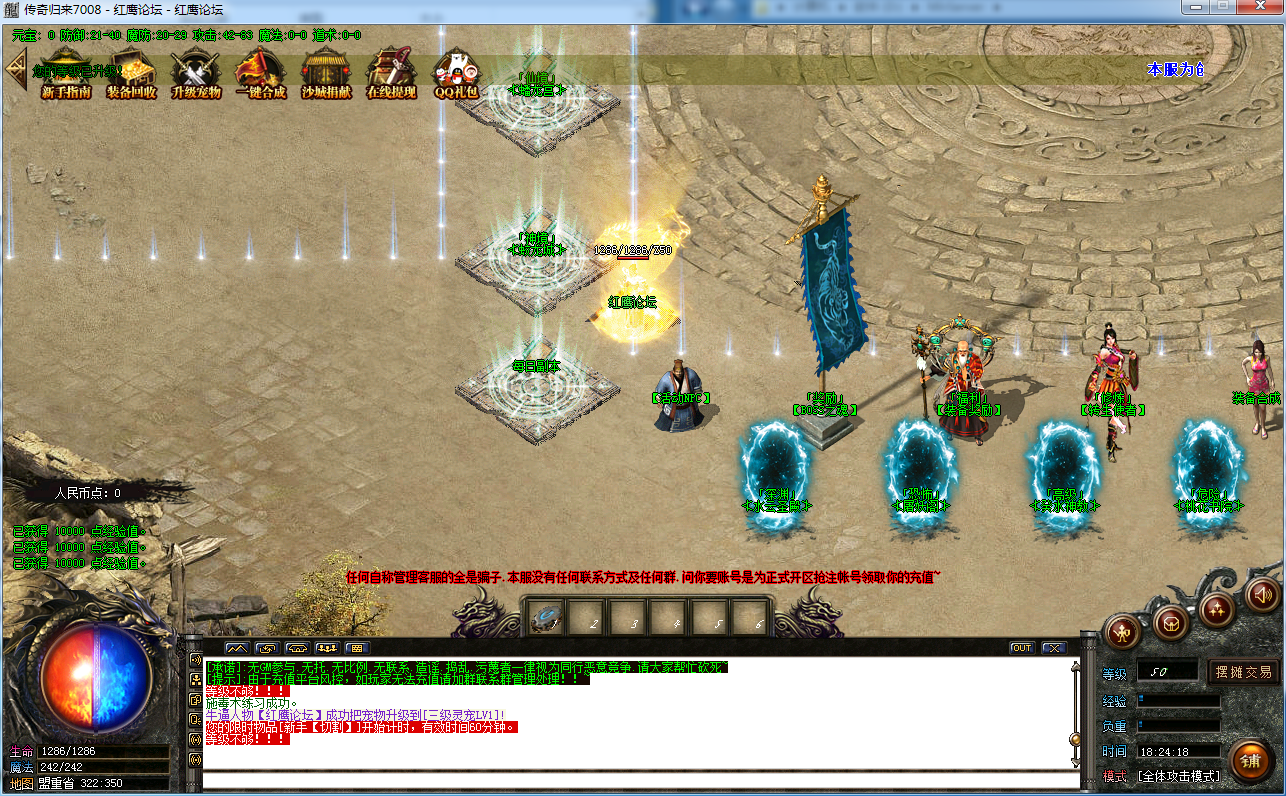Click the OUT button above the chat

tap(1021, 648)
